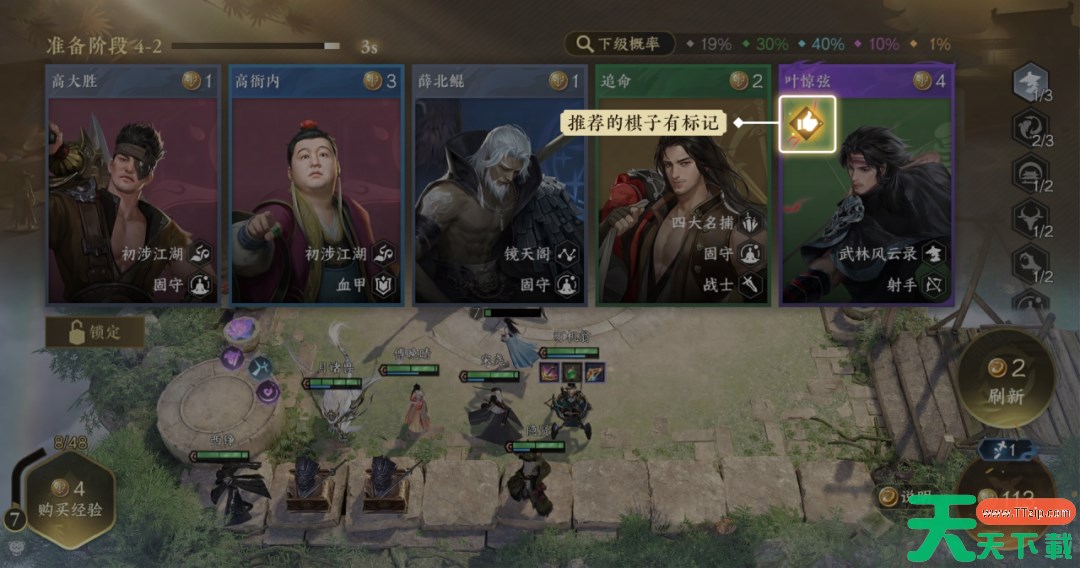Purchase the 高衙内 hero card
The width and height of the screenshot is (1080, 568).
316,190
